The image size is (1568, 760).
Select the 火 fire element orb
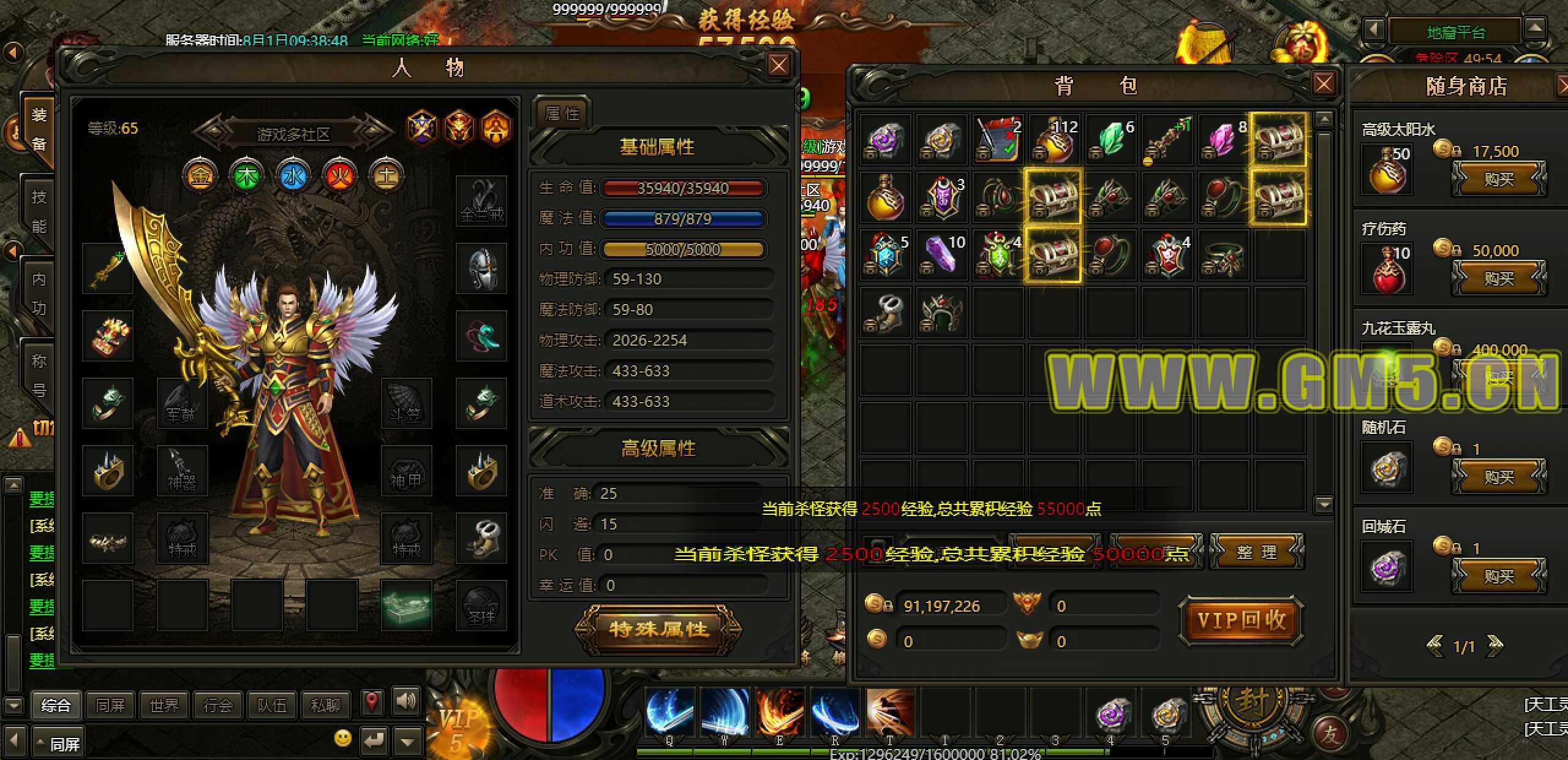[x=340, y=177]
